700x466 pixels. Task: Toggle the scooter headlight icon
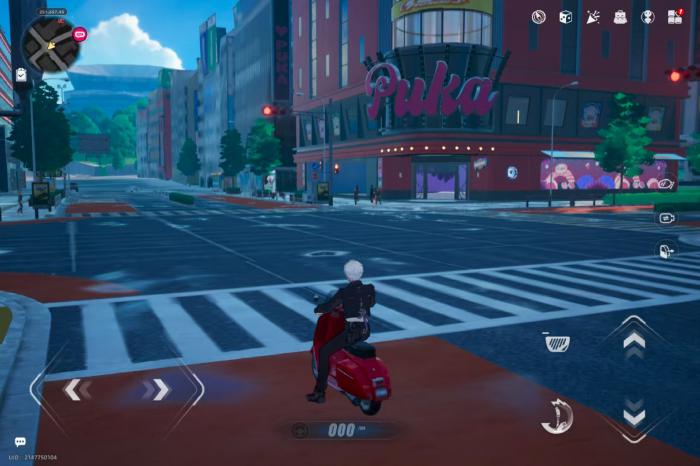tap(557, 344)
